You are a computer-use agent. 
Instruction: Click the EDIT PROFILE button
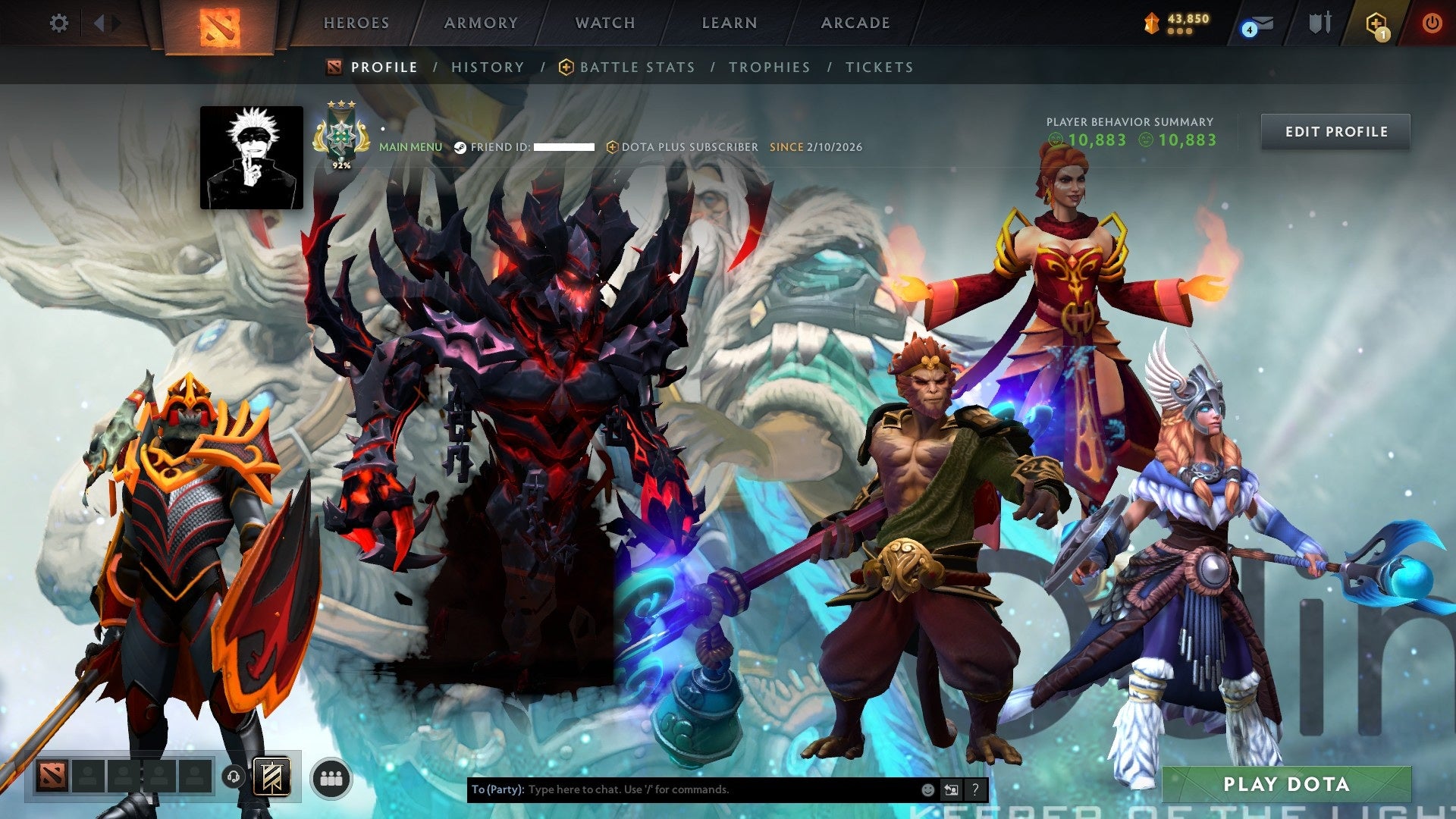coord(1335,131)
